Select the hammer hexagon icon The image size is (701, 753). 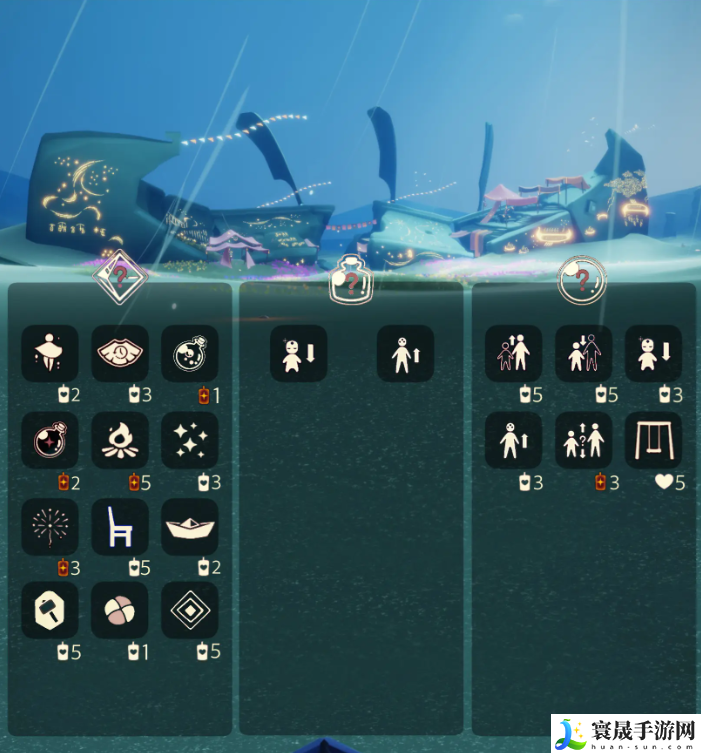[x=50, y=611]
